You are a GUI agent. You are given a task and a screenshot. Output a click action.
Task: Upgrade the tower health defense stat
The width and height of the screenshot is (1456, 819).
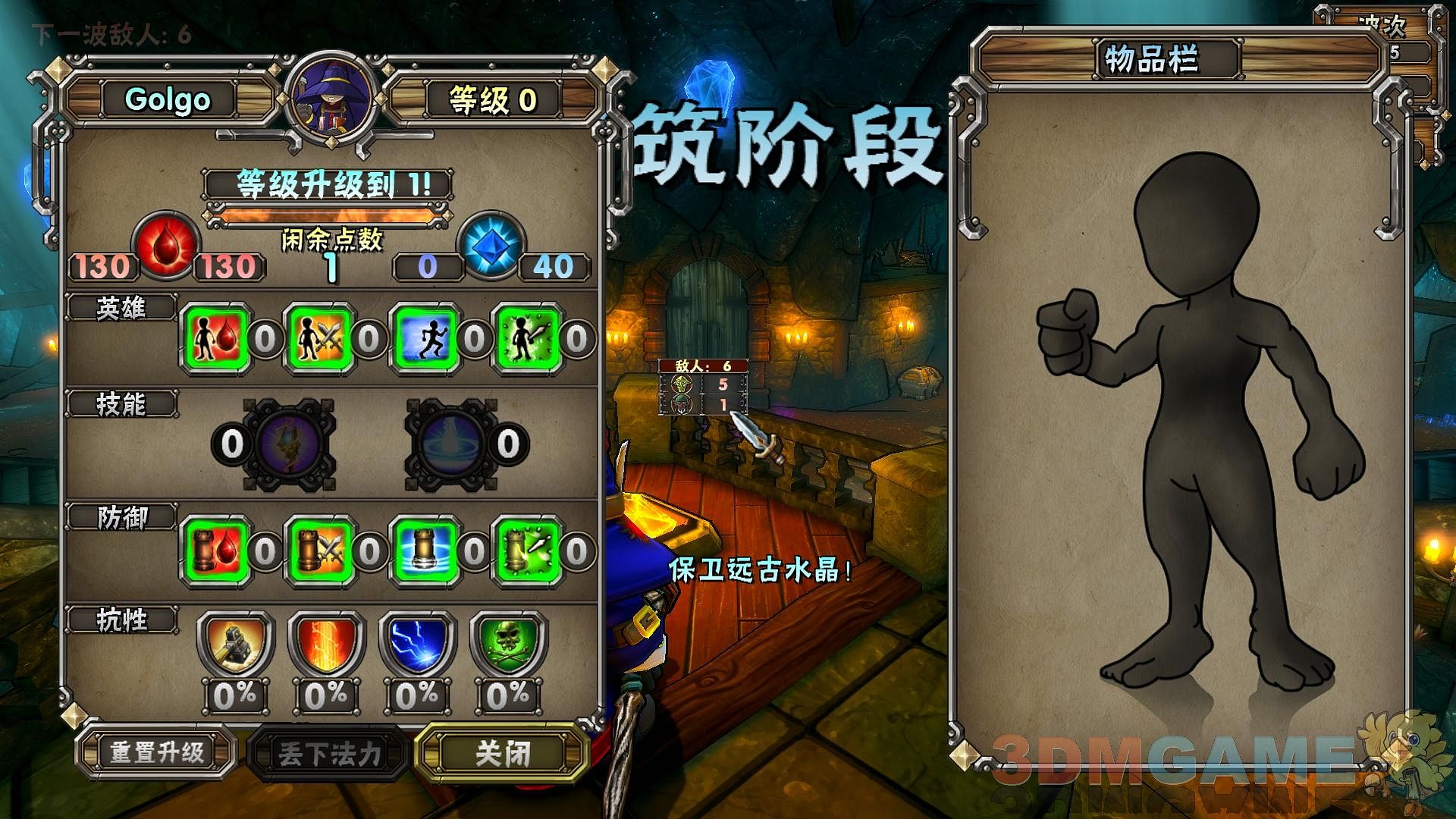point(217,551)
